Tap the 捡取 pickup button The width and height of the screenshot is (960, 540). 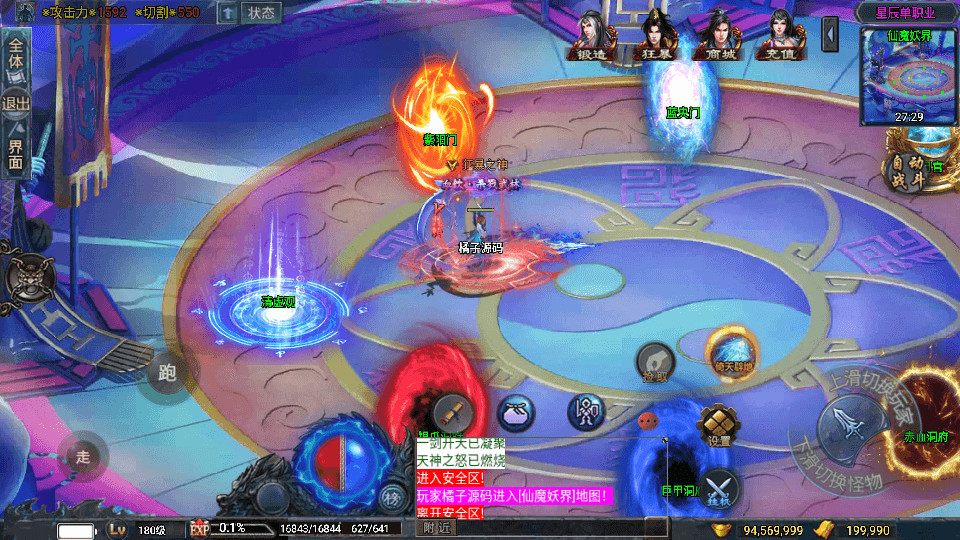(655, 363)
